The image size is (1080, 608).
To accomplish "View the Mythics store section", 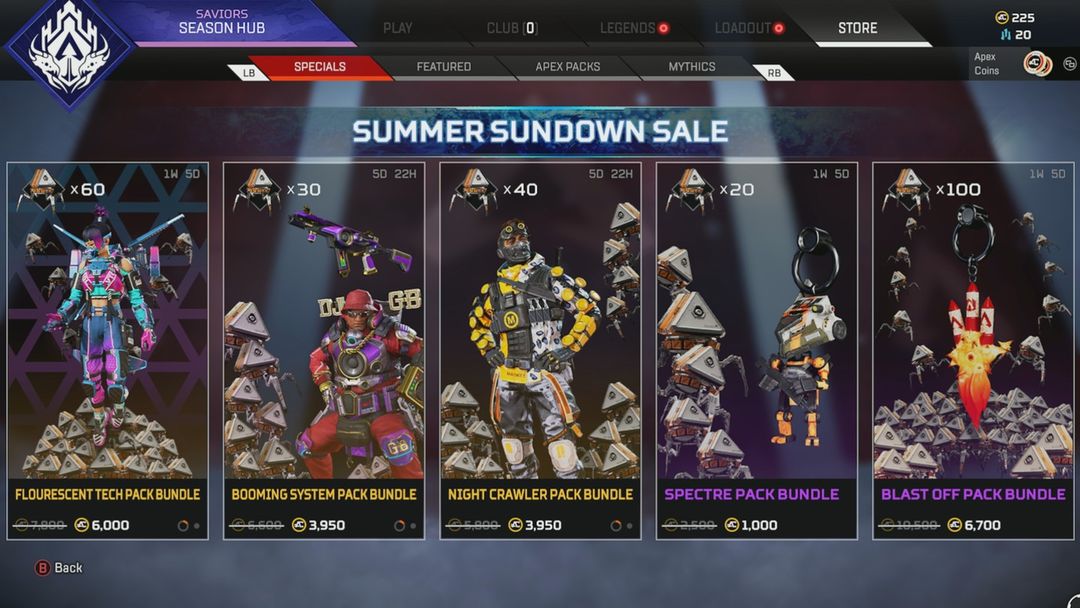I will 691,67.
